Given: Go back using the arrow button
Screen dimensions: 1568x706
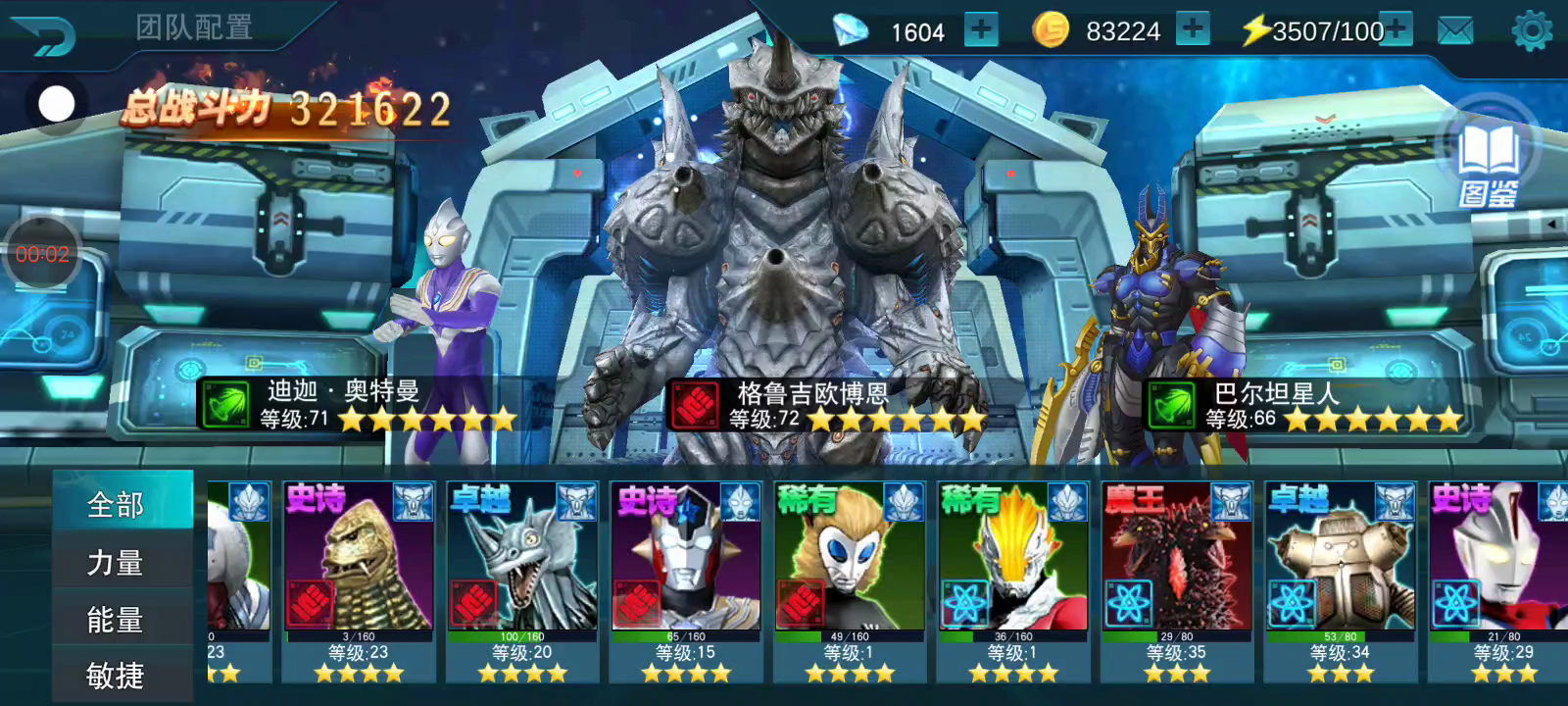Looking at the screenshot, I should tap(44, 34).
